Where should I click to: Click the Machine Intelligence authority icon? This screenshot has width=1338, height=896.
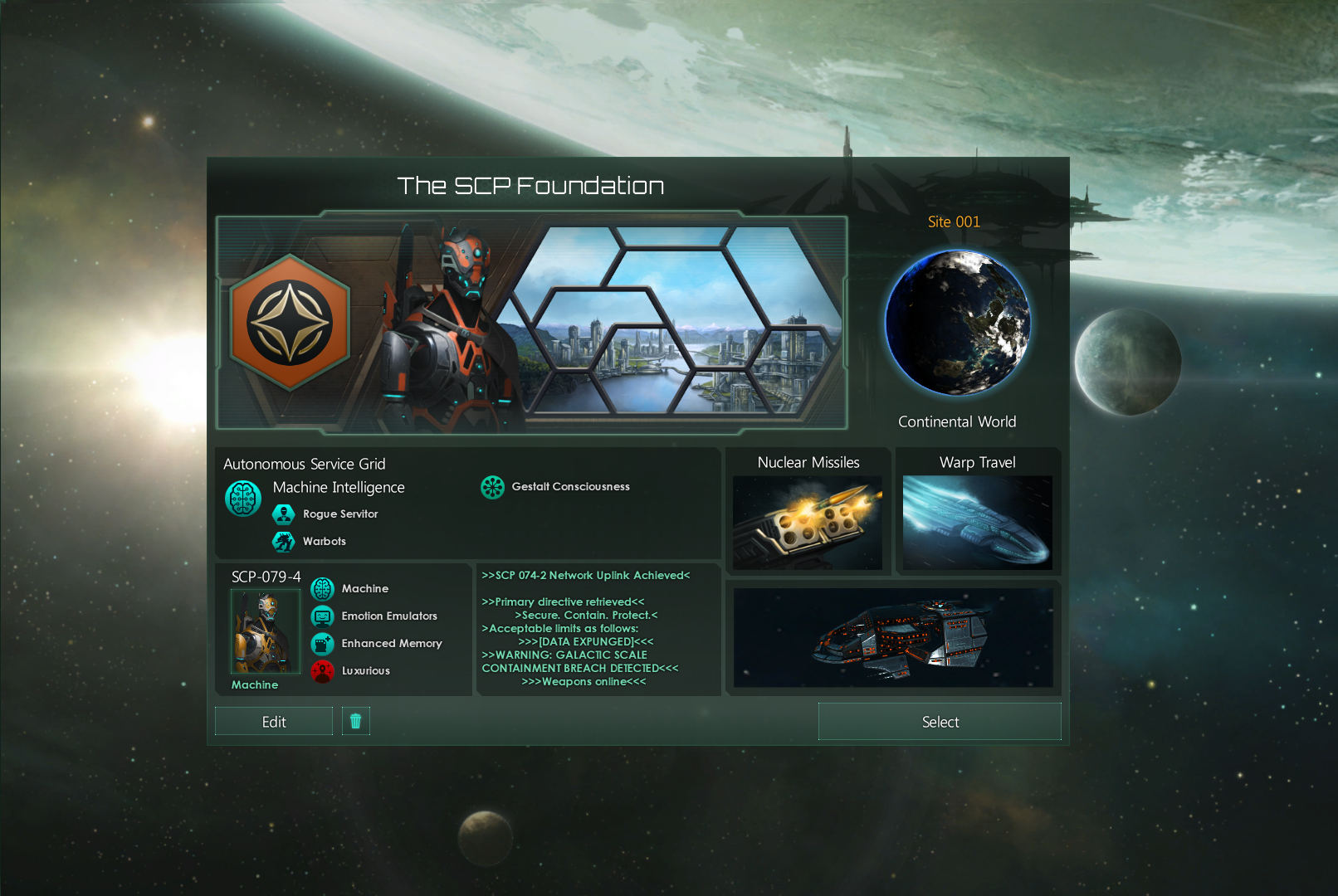[x=243, y=499]
